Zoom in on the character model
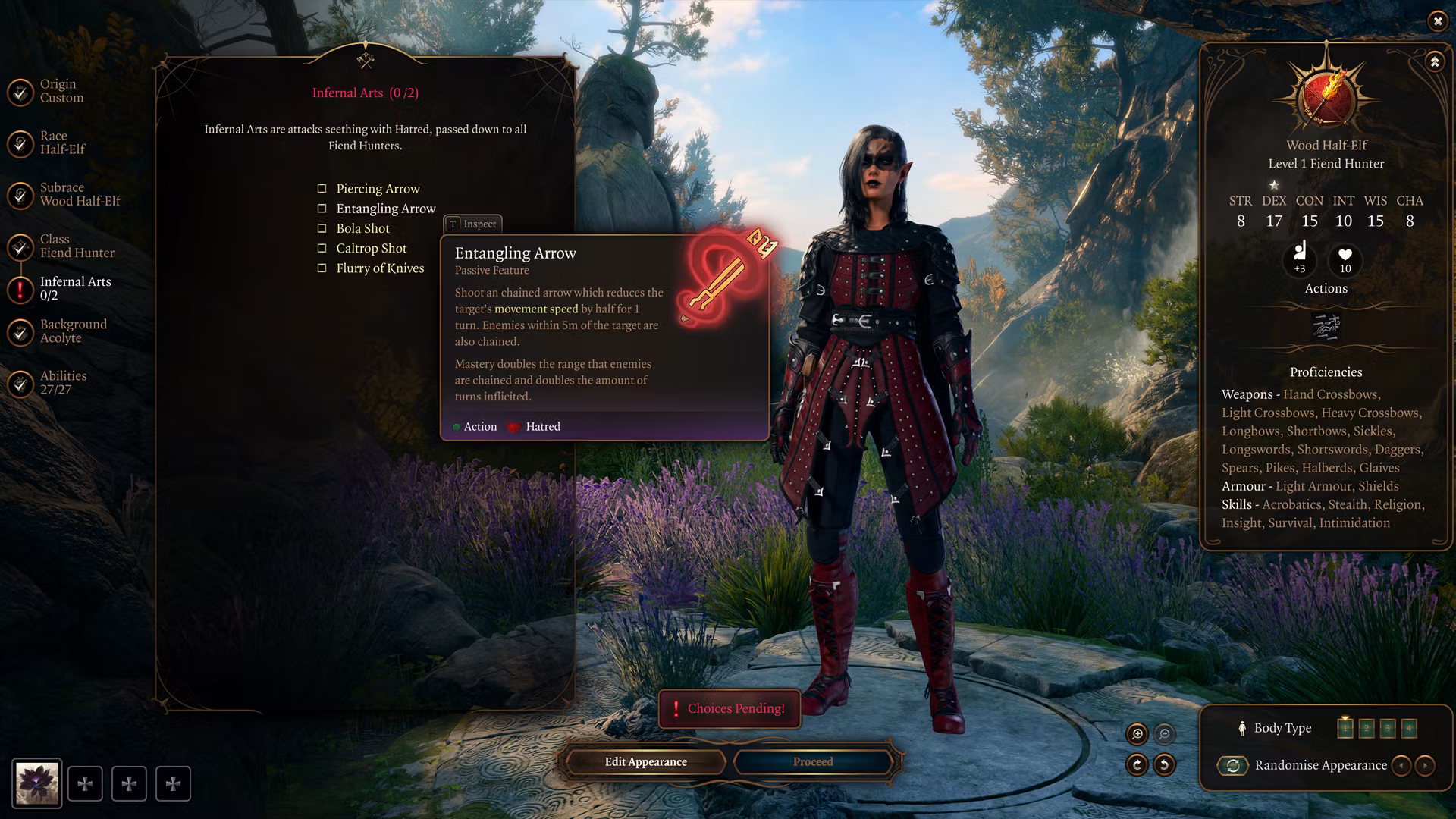Screen dimensions: 1456x819 [x=1137, y=733]
